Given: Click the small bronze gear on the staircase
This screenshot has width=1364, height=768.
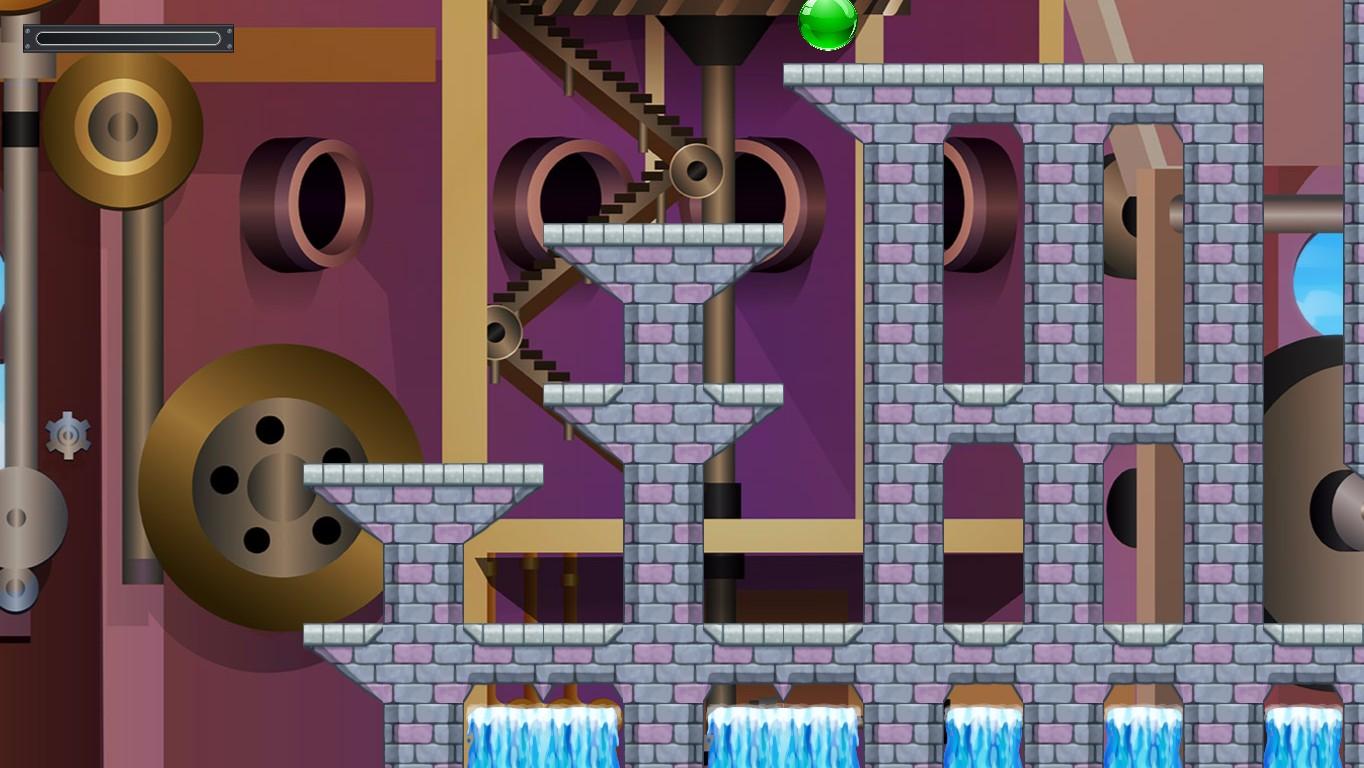Looking at the screenshot, I should pyautogui.click(x=698, y=170).
